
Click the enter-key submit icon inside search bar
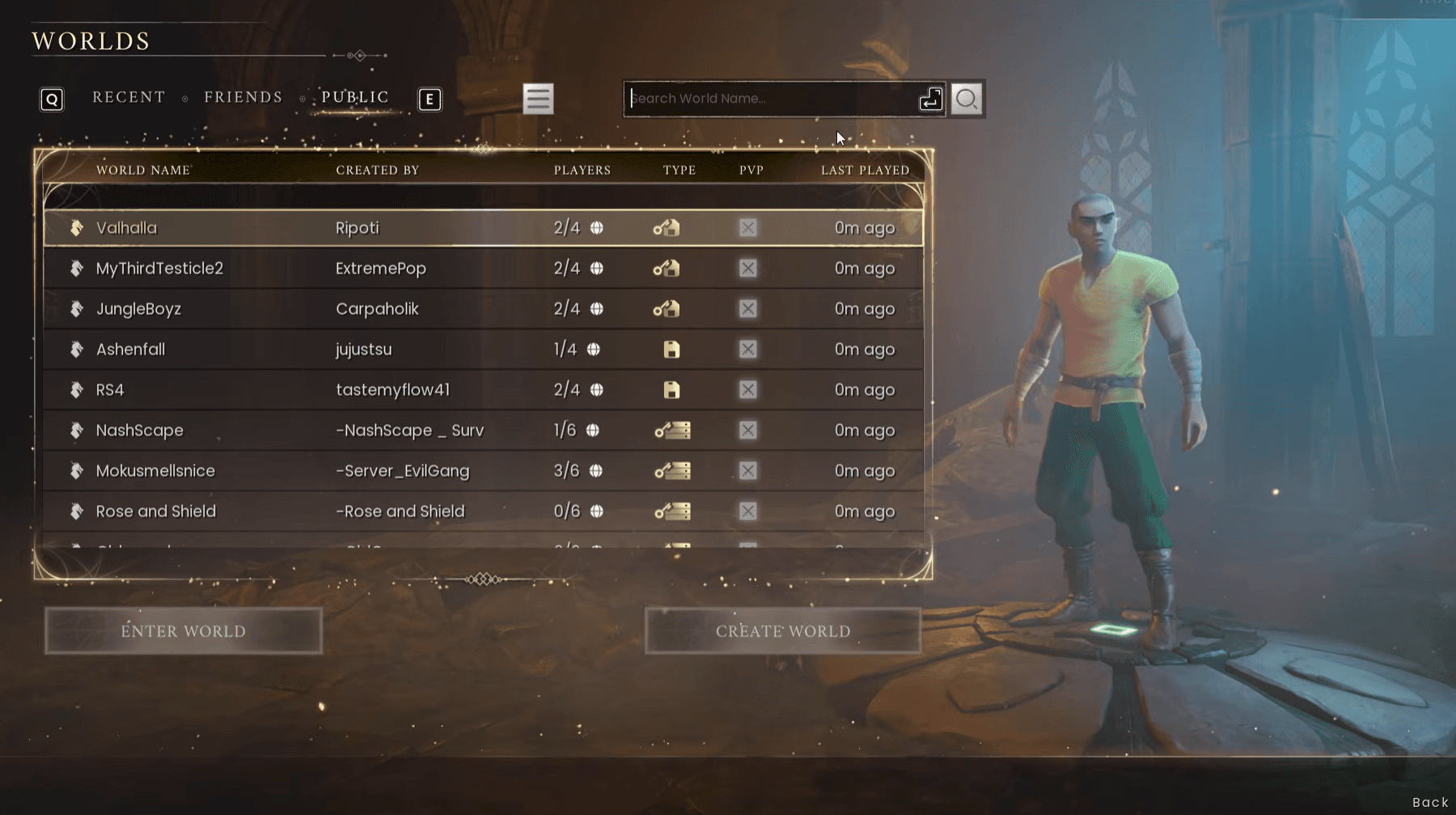[x=929, y=99]
